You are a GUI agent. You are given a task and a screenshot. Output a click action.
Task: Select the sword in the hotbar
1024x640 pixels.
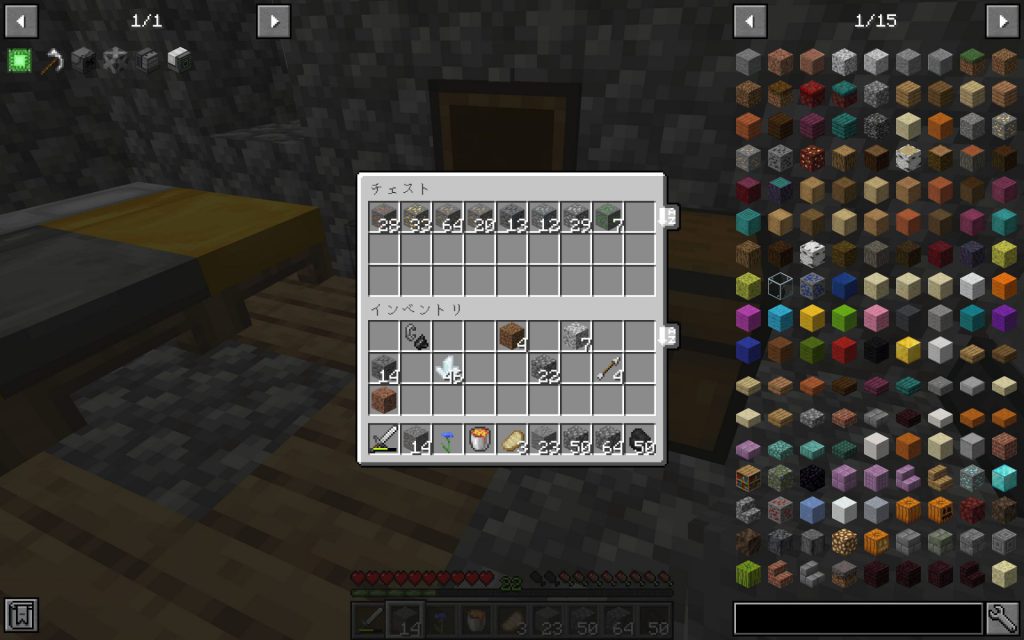coord(384,439)
